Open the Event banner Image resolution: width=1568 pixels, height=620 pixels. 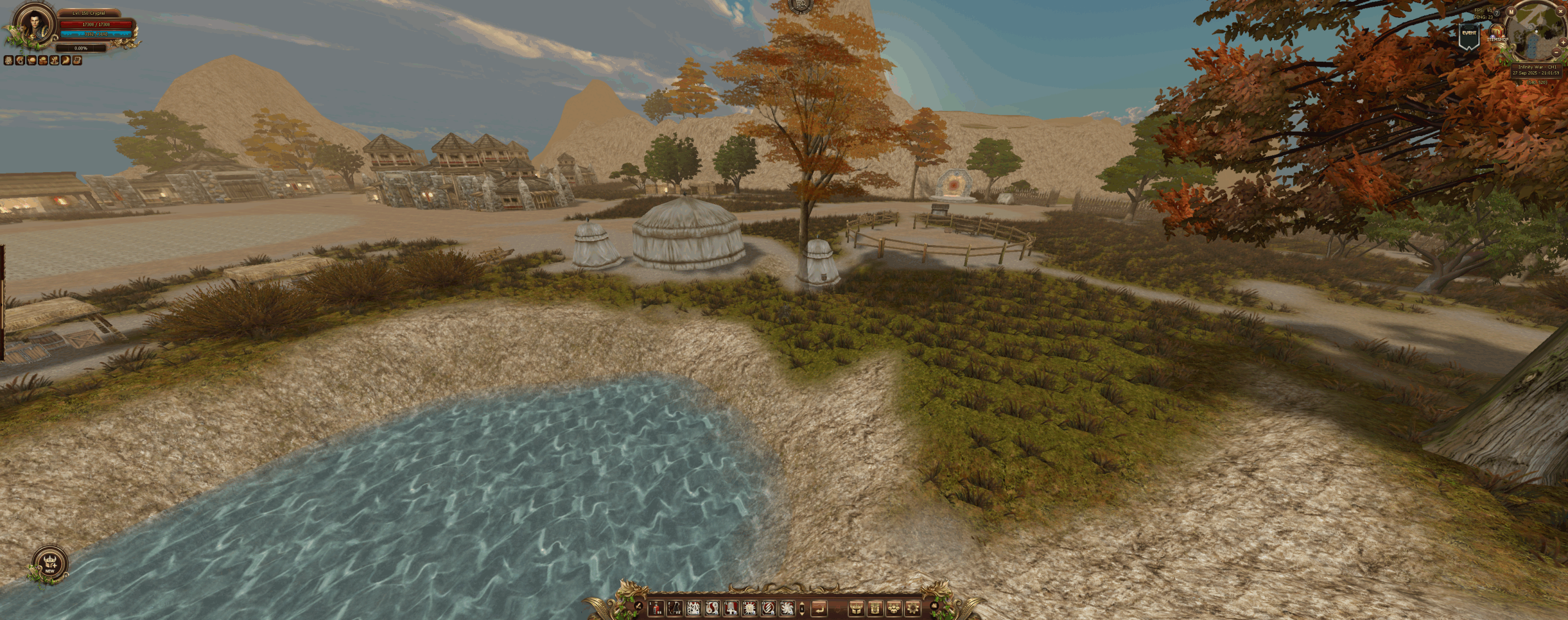click(x=1469, y=36)
